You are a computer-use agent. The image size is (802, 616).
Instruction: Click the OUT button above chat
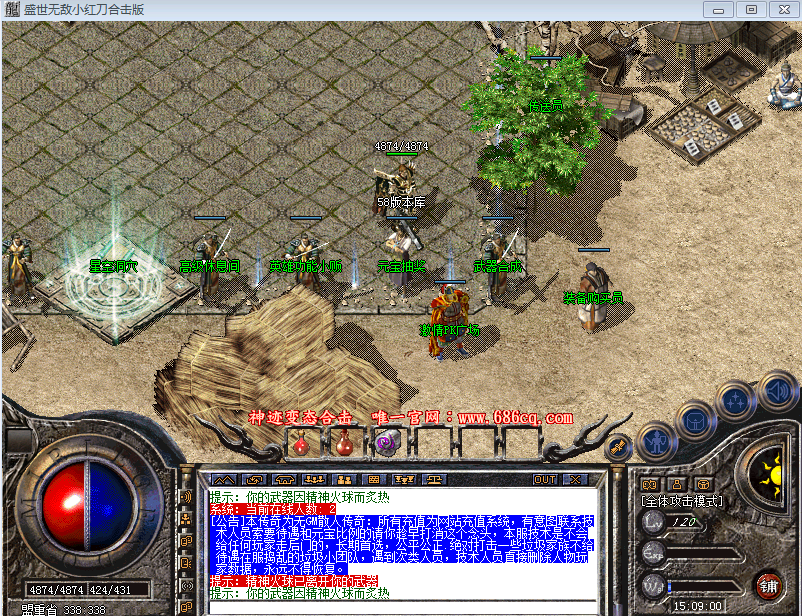click(545, 480)
